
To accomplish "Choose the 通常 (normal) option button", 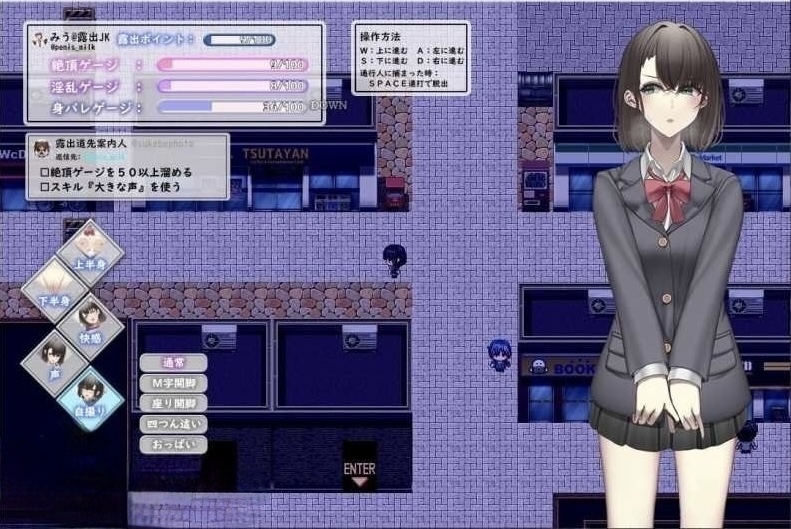I will (x=173, y=363).
